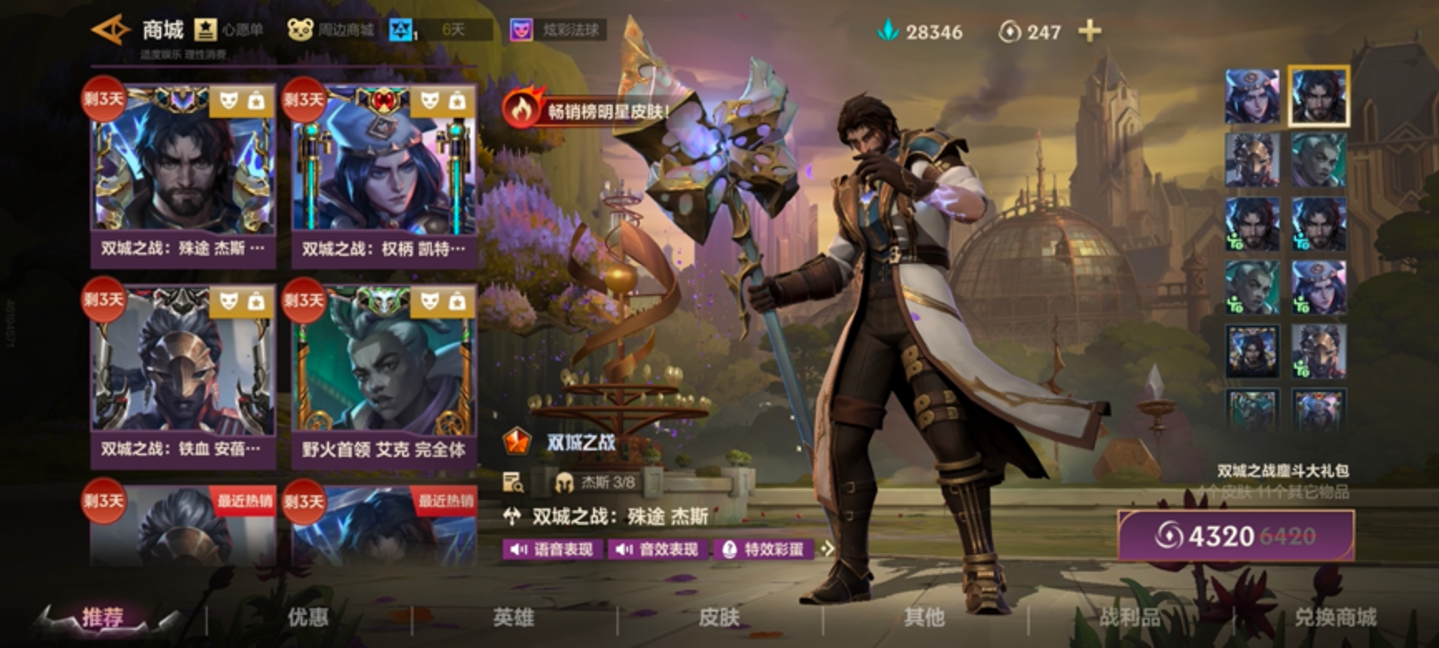Open the 英雄 heroes tab
1439x648 pixels.
click(x=513, y=618)
